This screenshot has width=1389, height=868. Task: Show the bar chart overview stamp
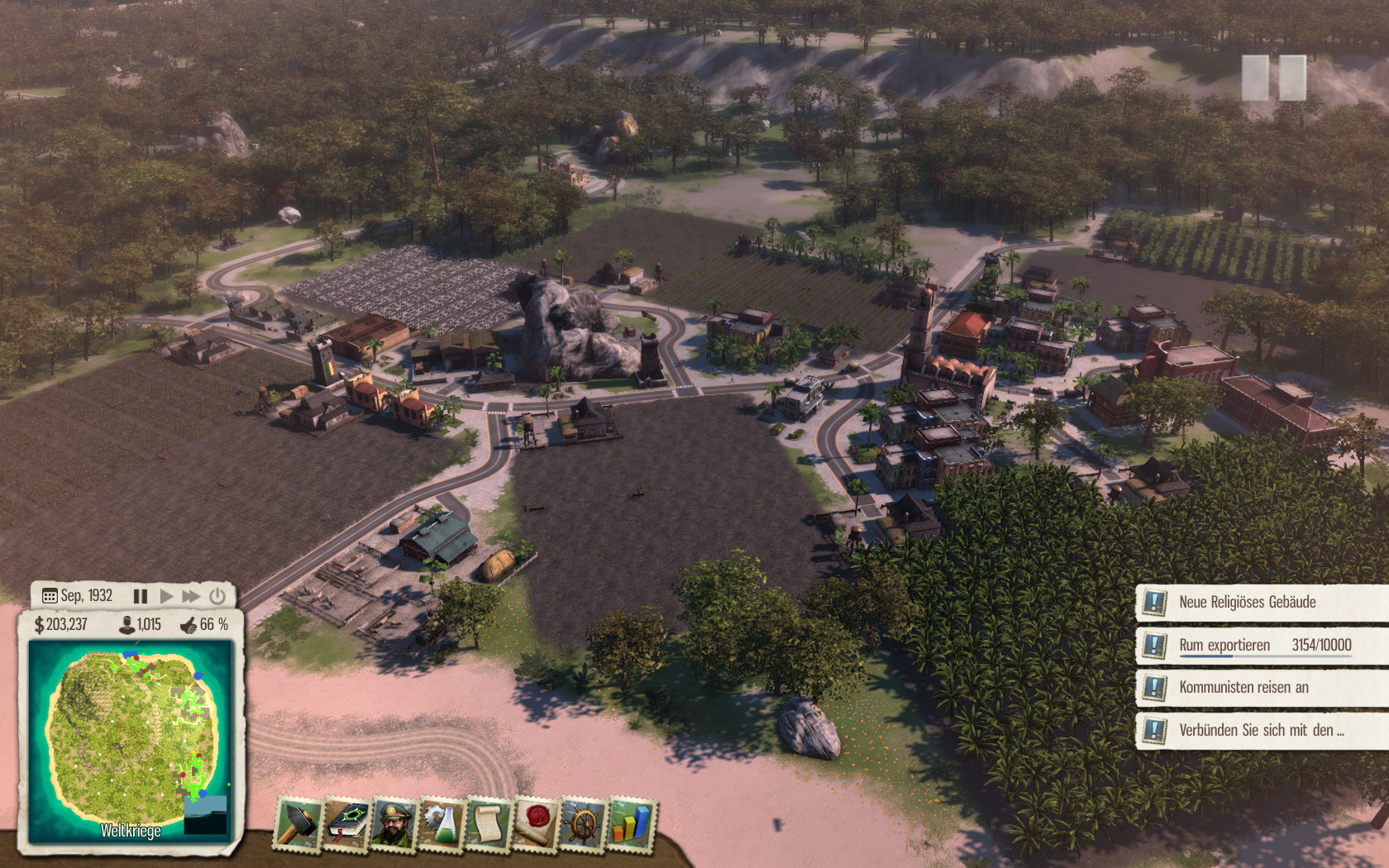(631, 823)
